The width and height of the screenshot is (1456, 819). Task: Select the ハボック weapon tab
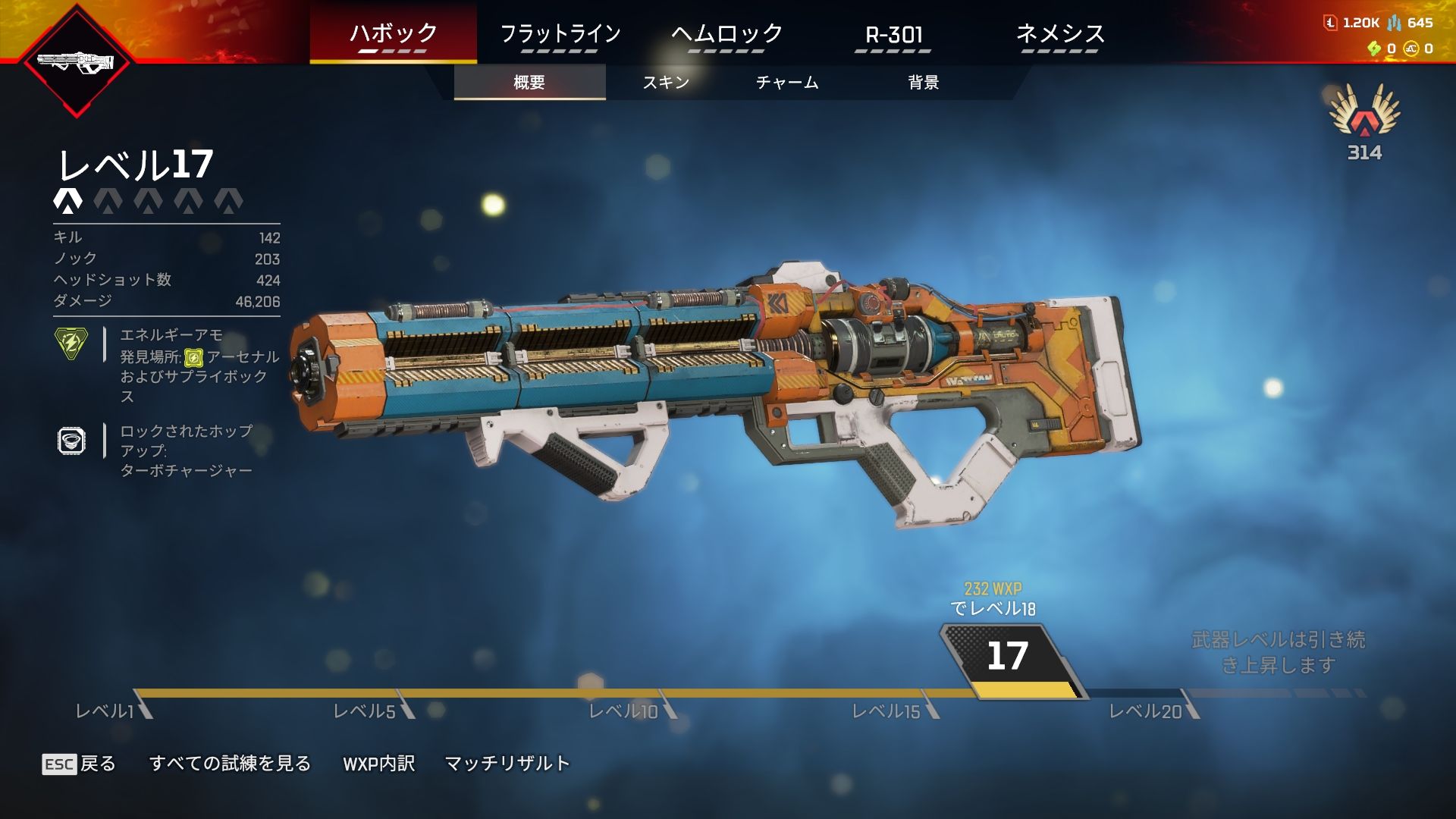point(393,34)
